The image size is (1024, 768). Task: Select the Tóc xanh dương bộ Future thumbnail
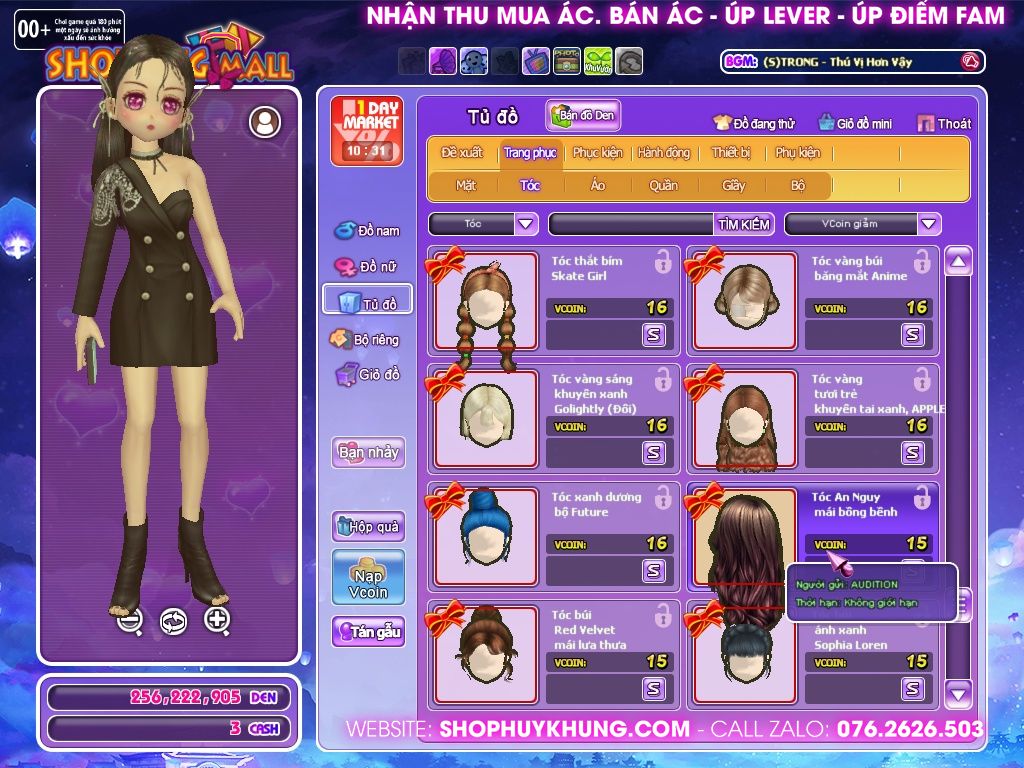pyautogui.click(x=486, y=537)
